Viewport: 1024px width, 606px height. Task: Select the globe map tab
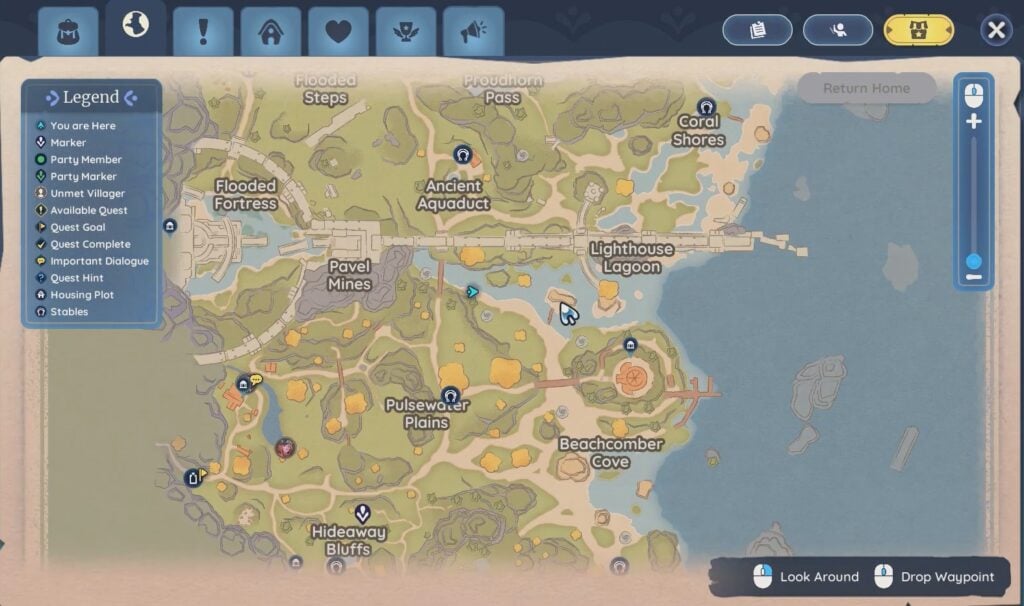point(135,27)
